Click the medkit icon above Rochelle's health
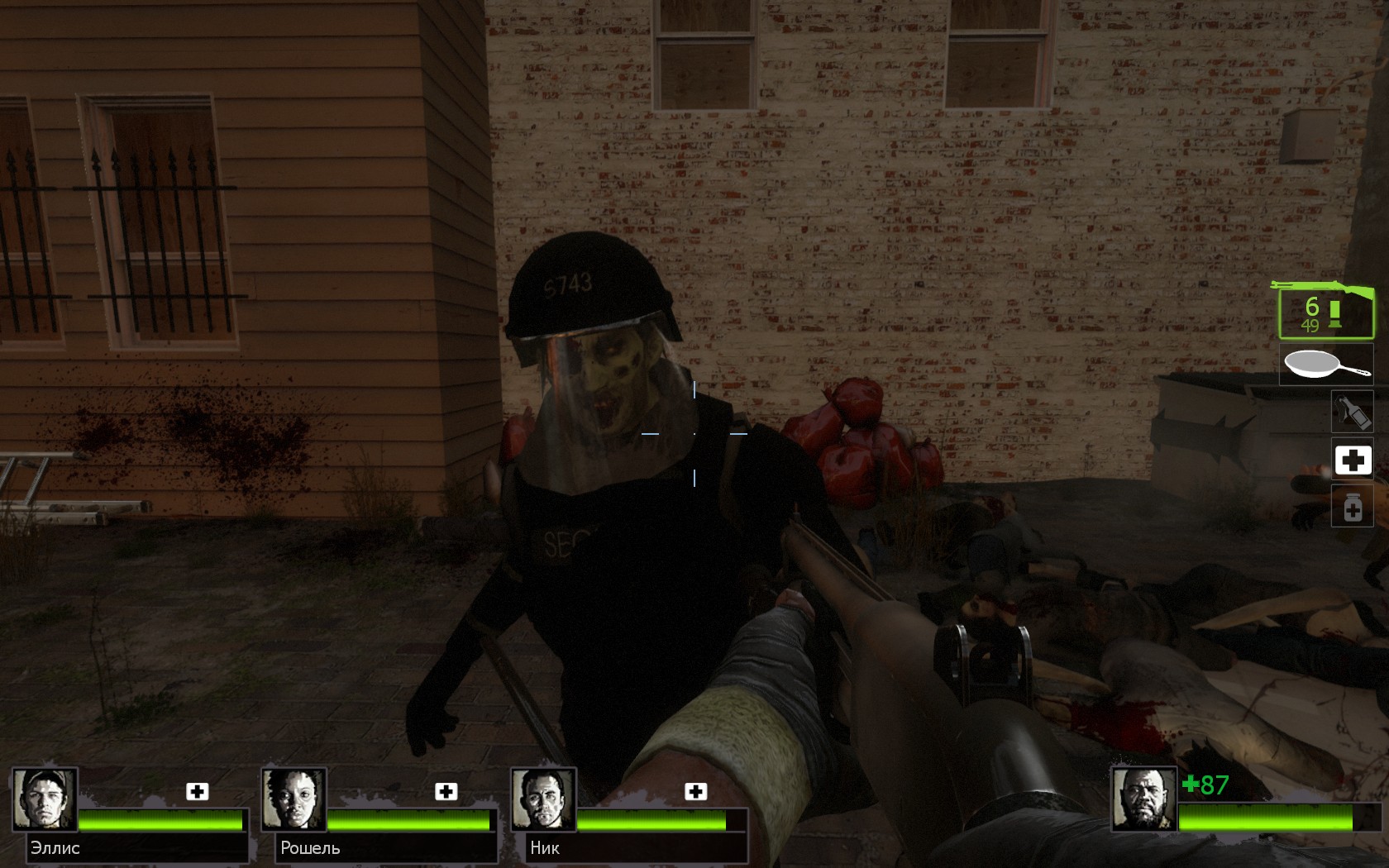 446,791
